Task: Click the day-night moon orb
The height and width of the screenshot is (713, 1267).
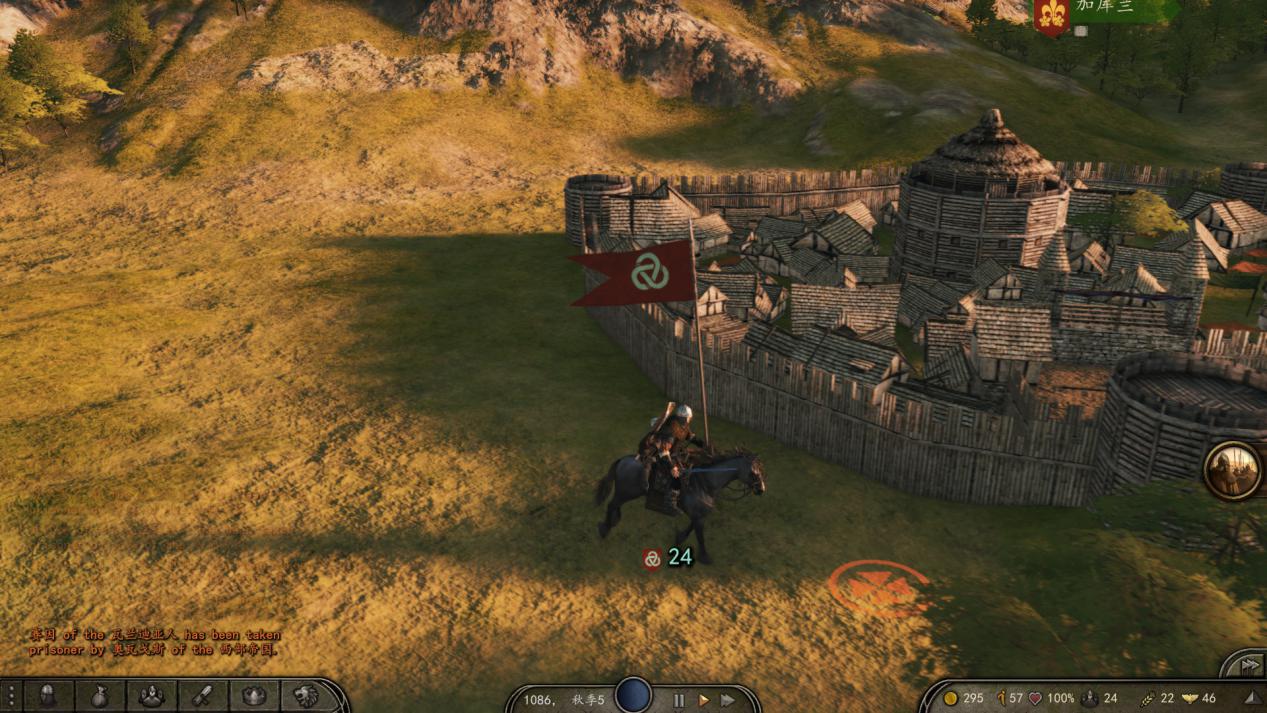Action: tap(633, 695)
